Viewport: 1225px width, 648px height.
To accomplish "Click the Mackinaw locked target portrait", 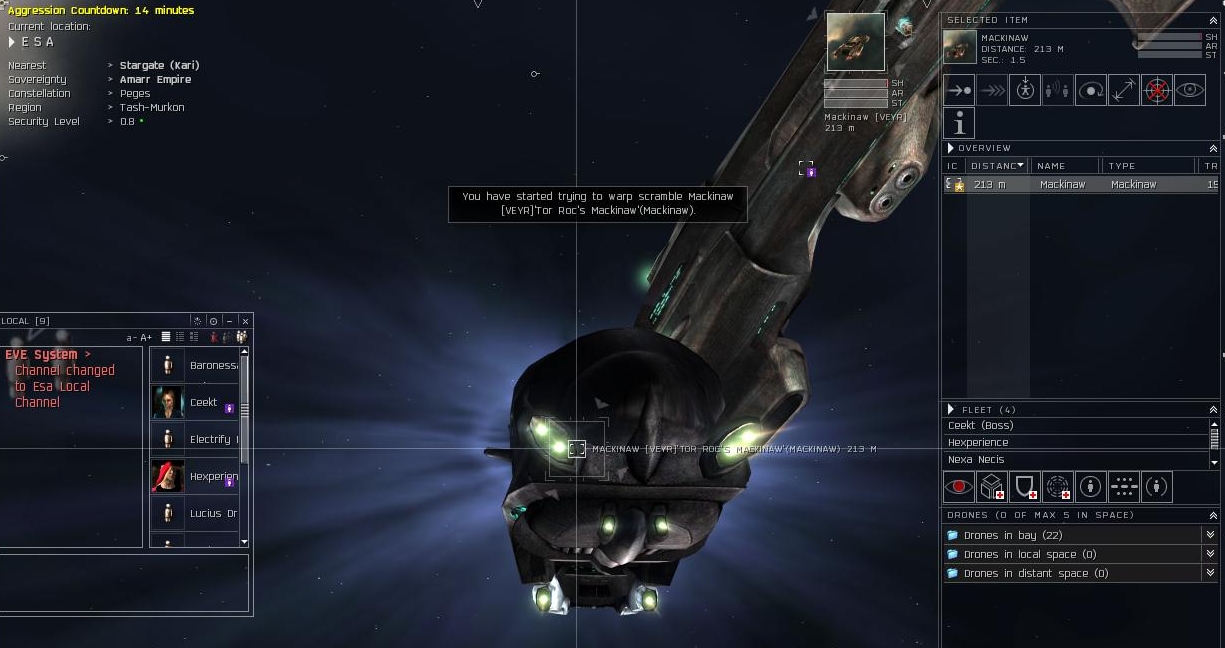I will pyautogui.click(x=855, y=42).
